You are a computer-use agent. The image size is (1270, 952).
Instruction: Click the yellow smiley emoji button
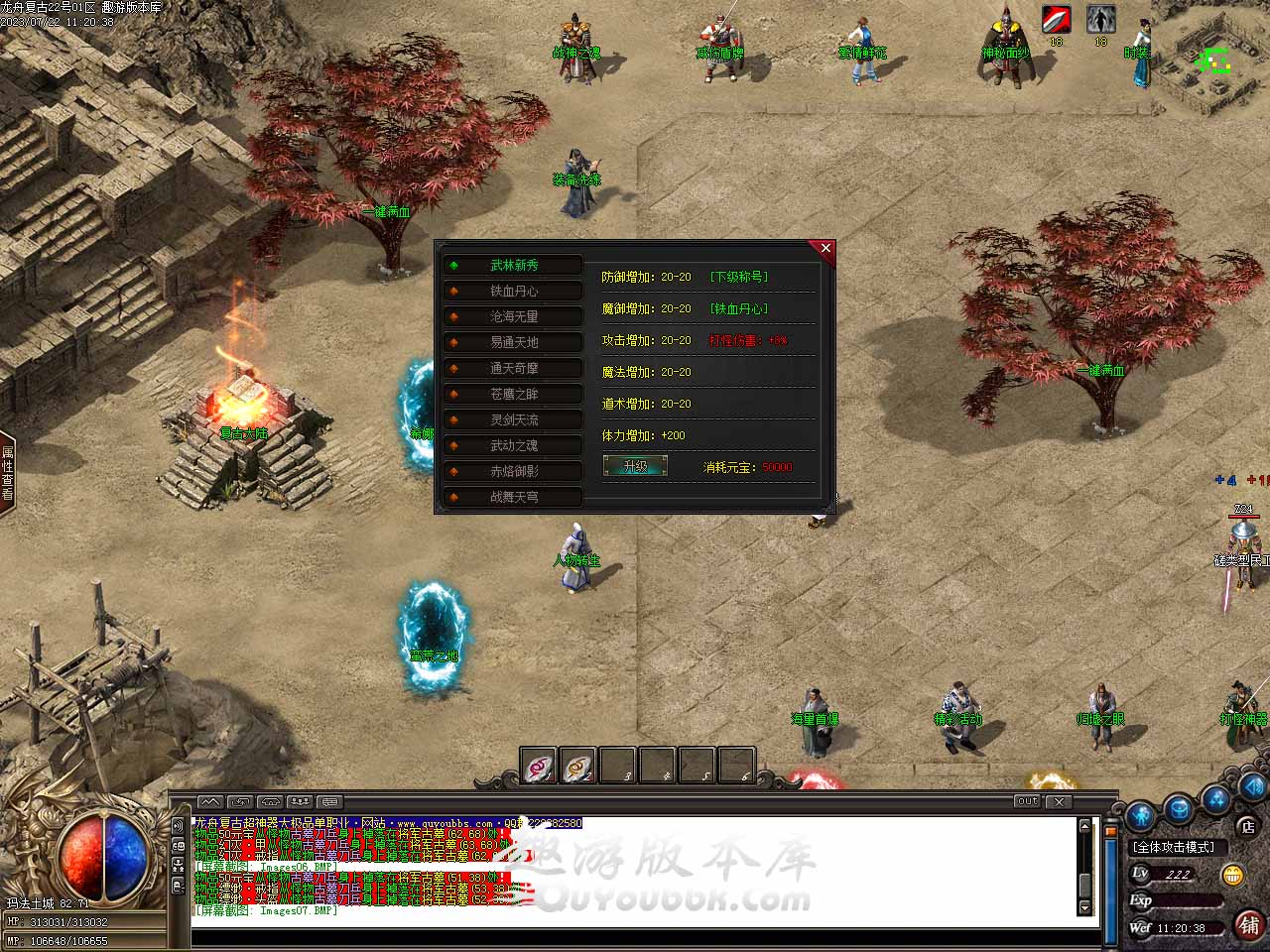(x=1233, y=875)
